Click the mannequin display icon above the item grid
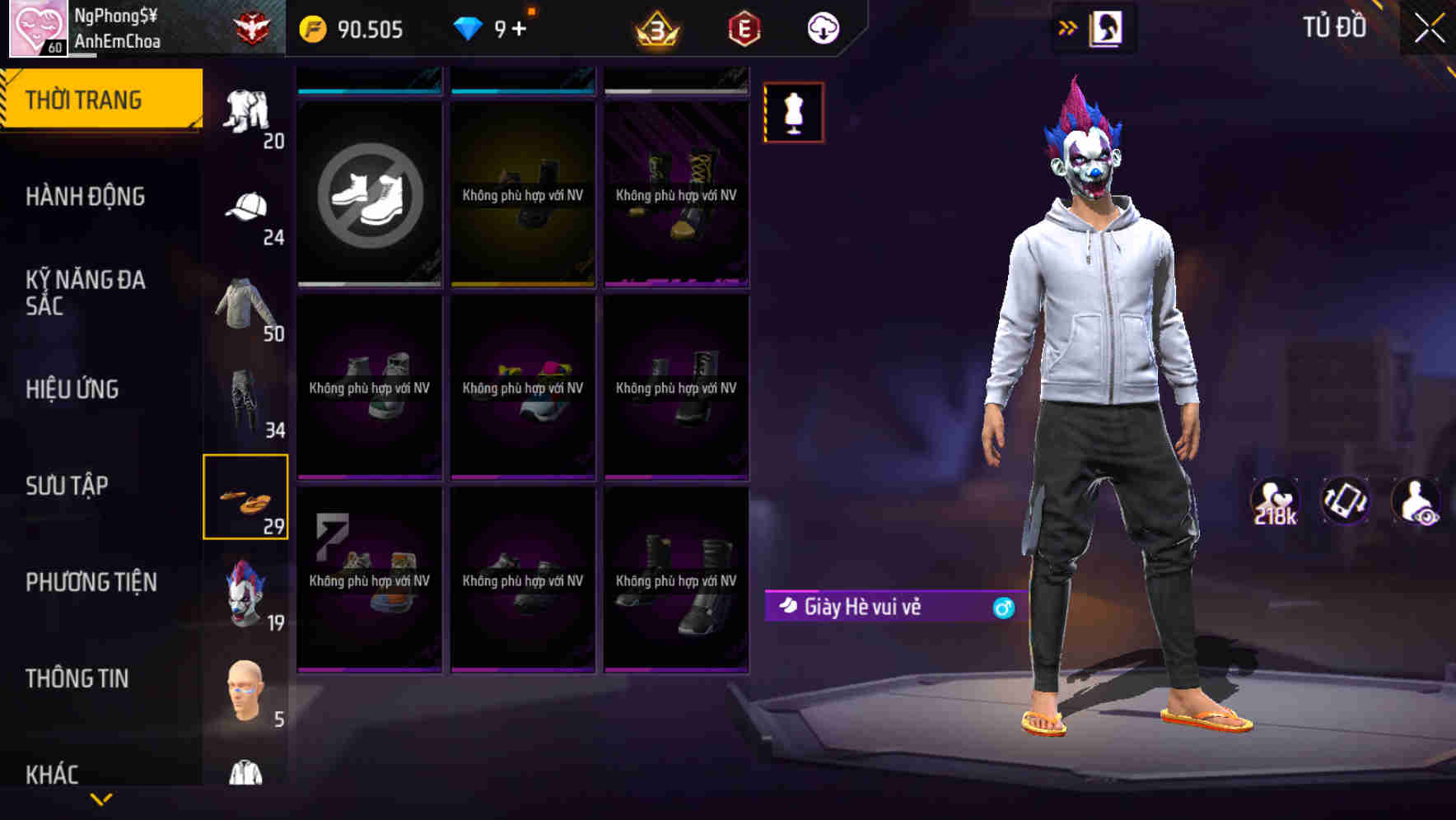Screen dimensions: 1456x820 point(793,113)
